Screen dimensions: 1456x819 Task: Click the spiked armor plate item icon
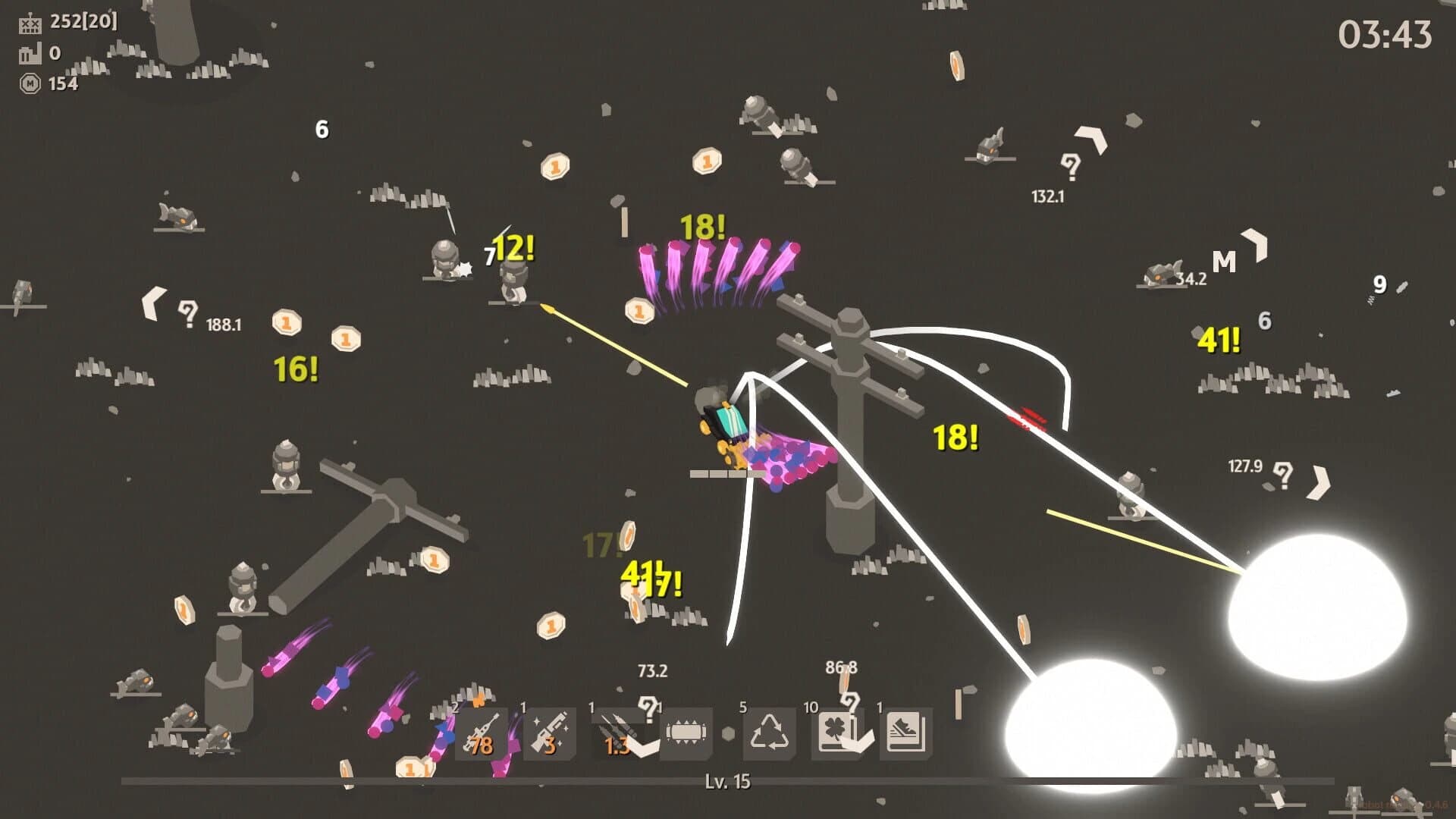[685, 732]
